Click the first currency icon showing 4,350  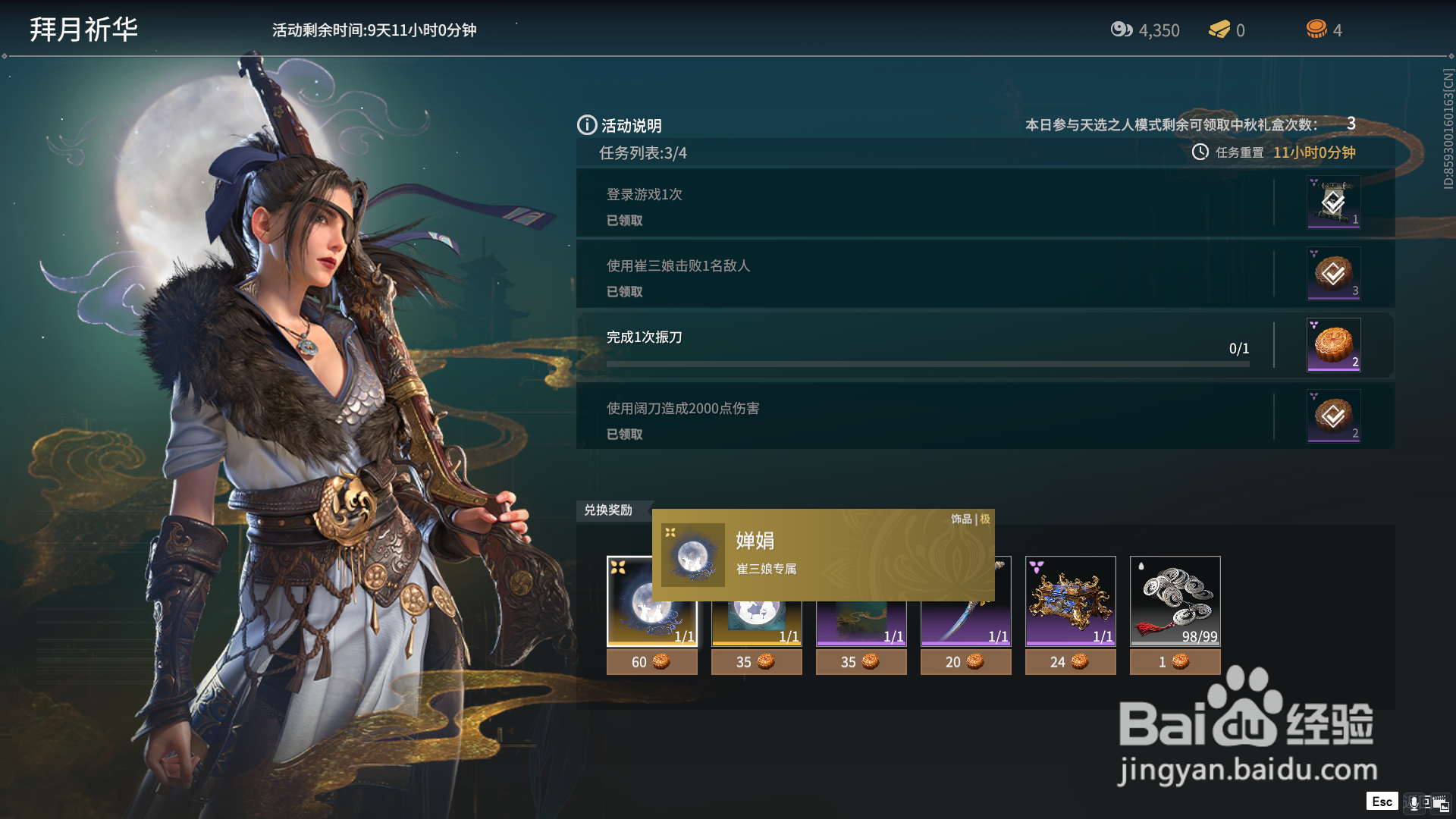point(1122,30)
